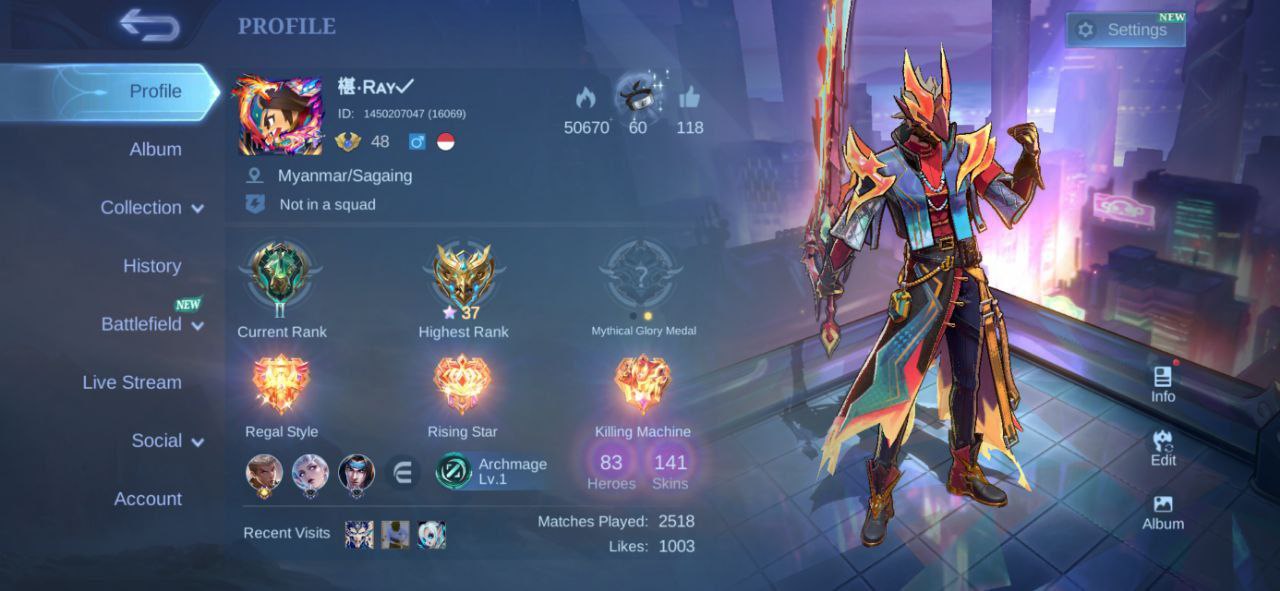Show the 83 Heroes list
Screen dimensions: 1280x591
click(611, 470)
